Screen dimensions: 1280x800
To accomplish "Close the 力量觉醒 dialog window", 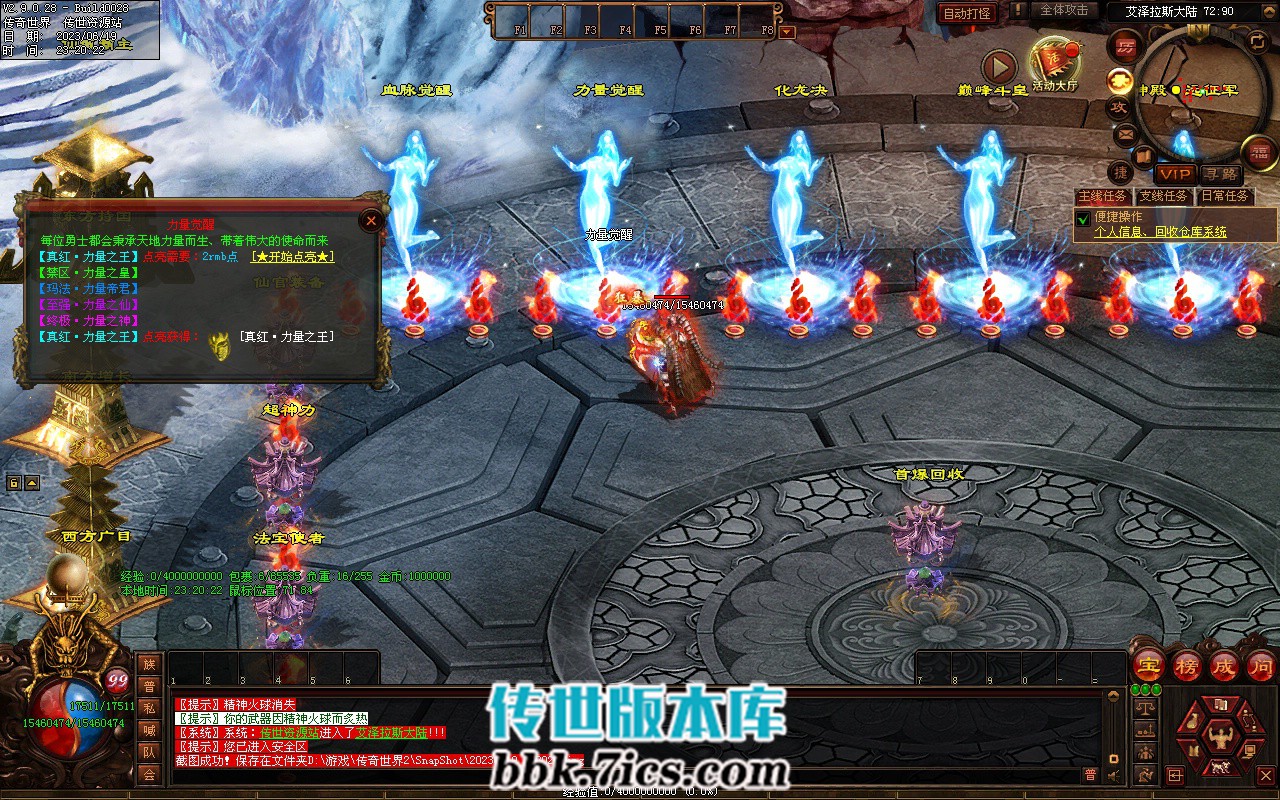I will tap(371, 221).
